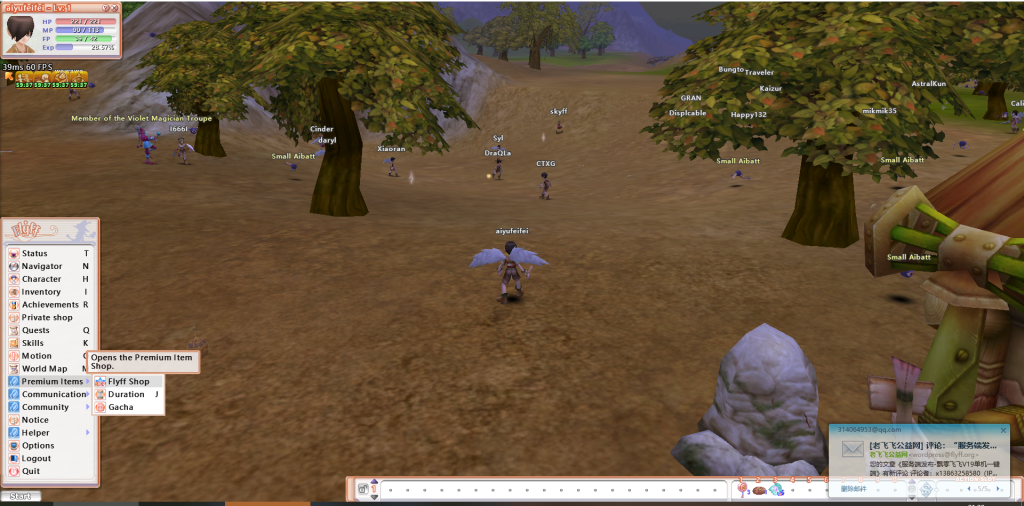1024x506 pixels.
Task: Open the Quests log
Action: (36, 331)
